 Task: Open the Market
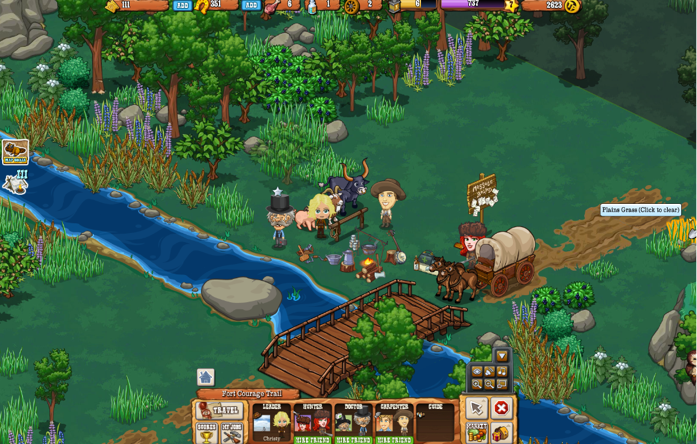tap(476, 433)
